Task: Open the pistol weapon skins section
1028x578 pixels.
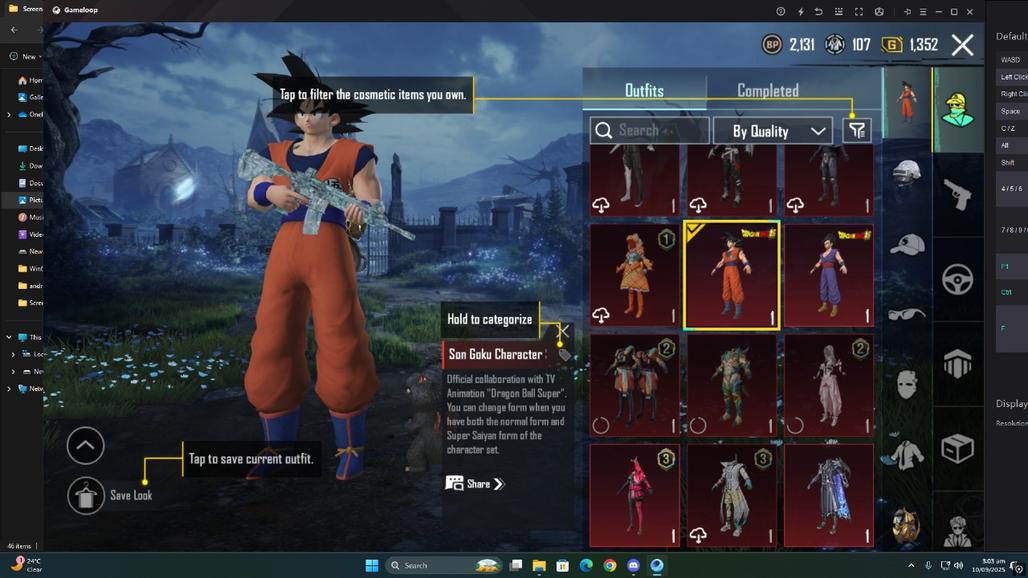Action: [957, 195]
